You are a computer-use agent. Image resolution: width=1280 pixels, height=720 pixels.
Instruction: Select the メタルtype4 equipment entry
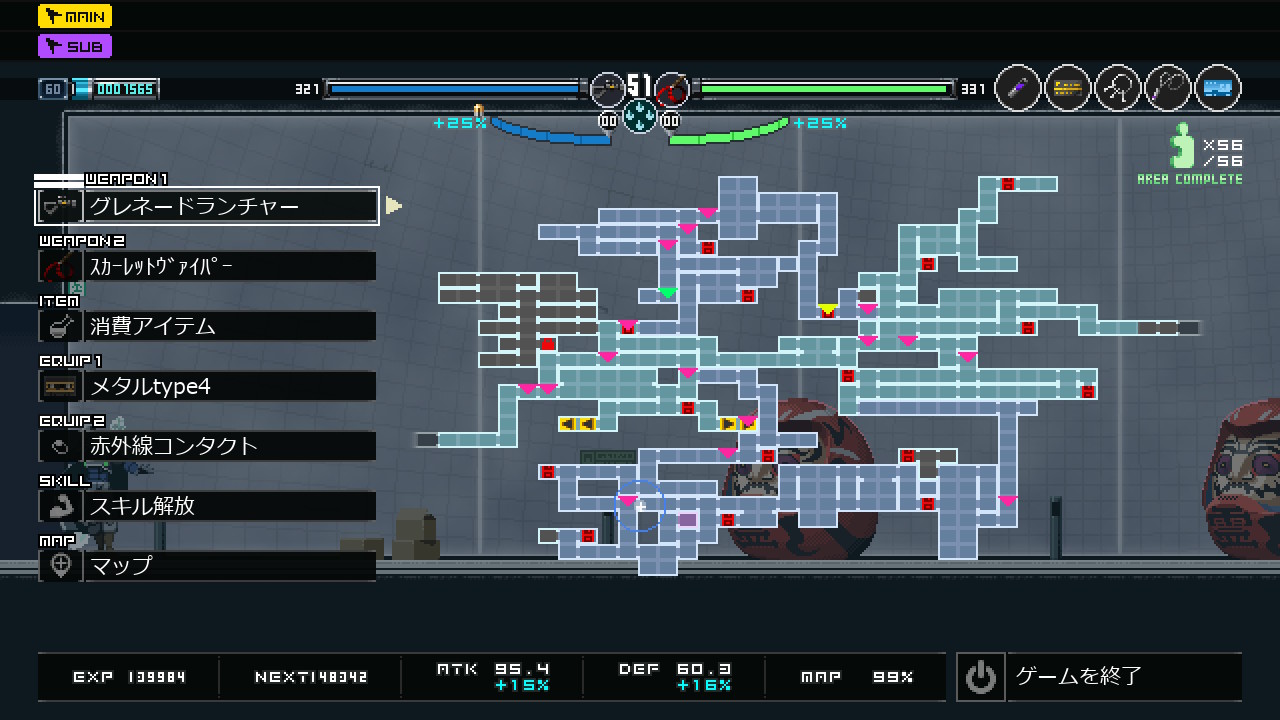point(207,386)
